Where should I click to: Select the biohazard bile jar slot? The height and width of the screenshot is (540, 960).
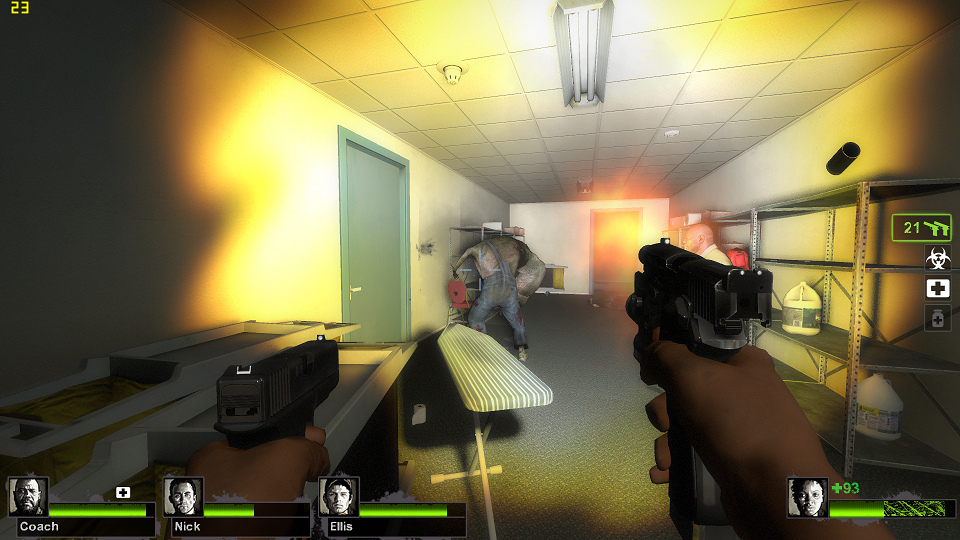coord(937,259)
